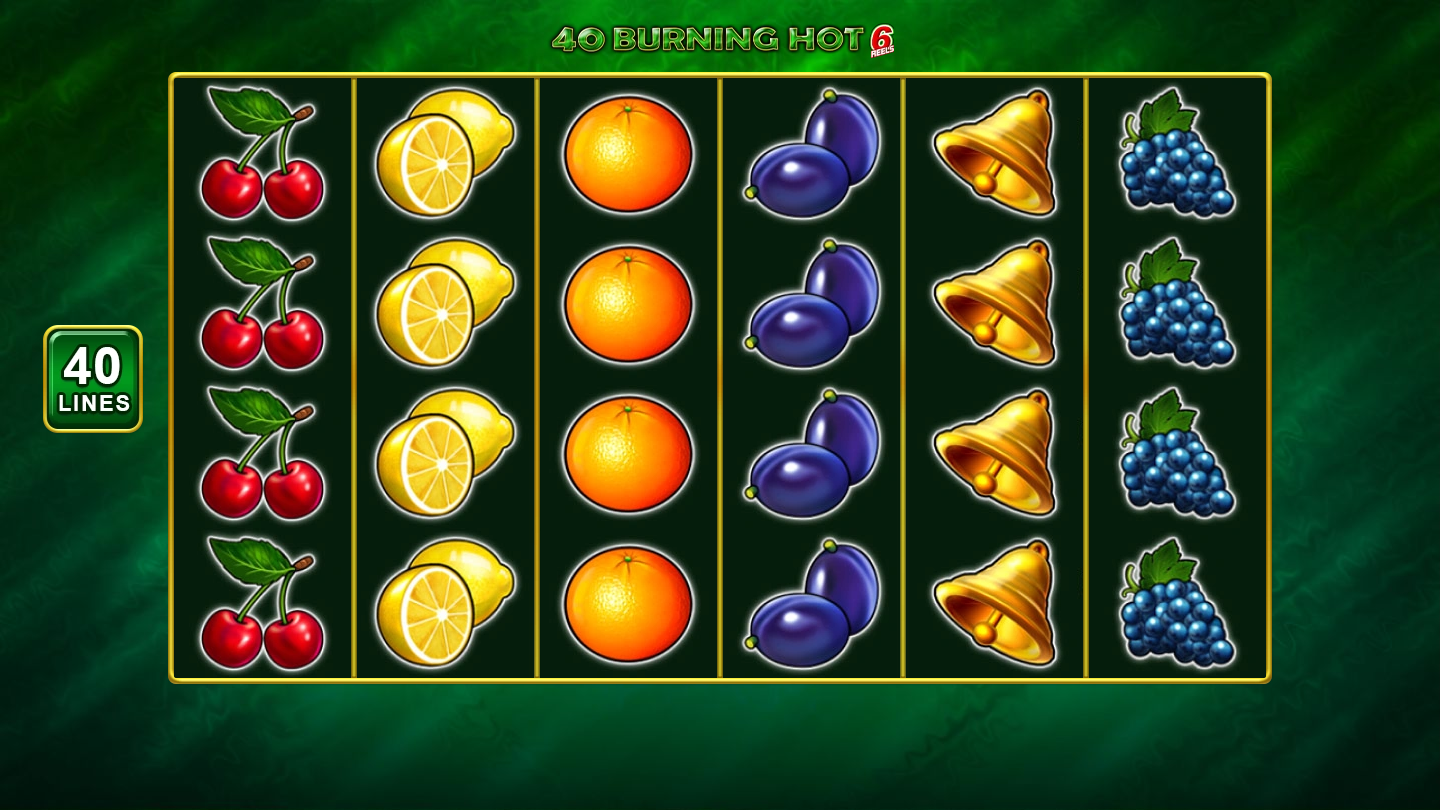Select the plum symbol in the top row
Image resolution: width=1440 pixels, height=810 pixels.
pyautogui.click(x=810, y=155)
